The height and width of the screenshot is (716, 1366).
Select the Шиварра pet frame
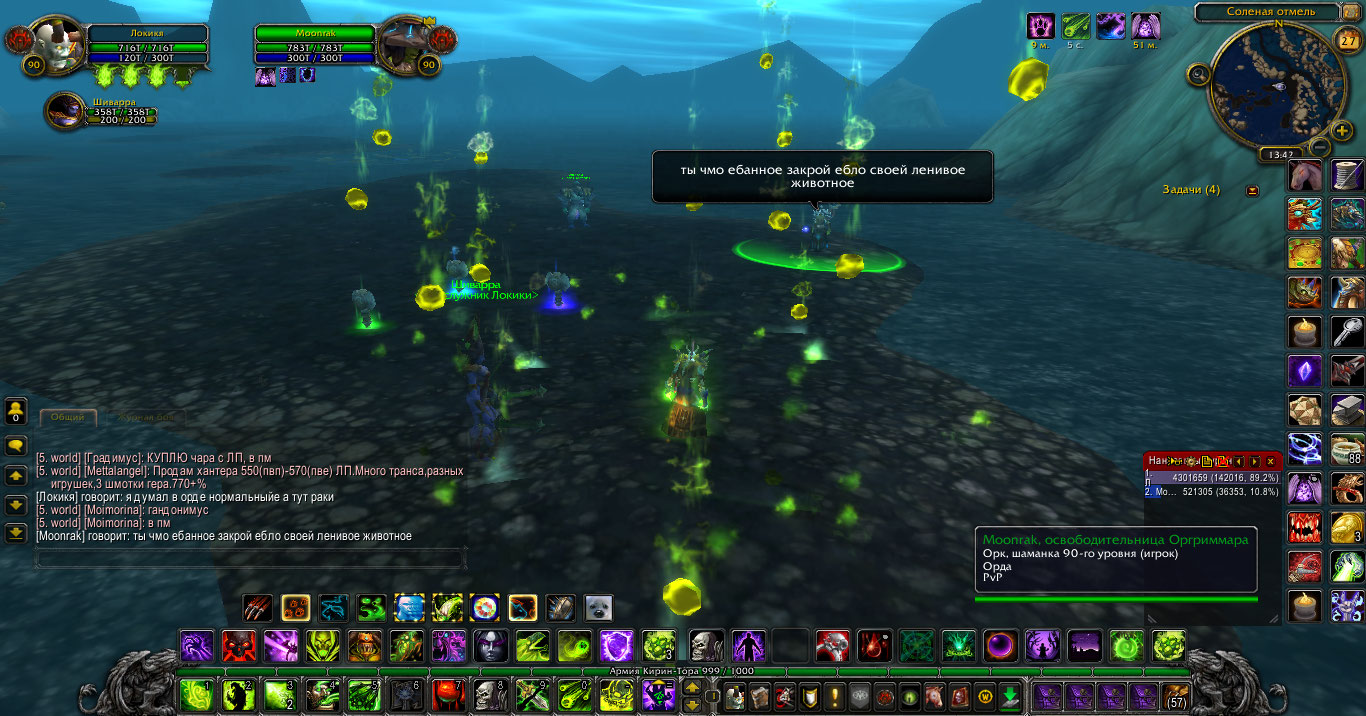click(65, 110)
